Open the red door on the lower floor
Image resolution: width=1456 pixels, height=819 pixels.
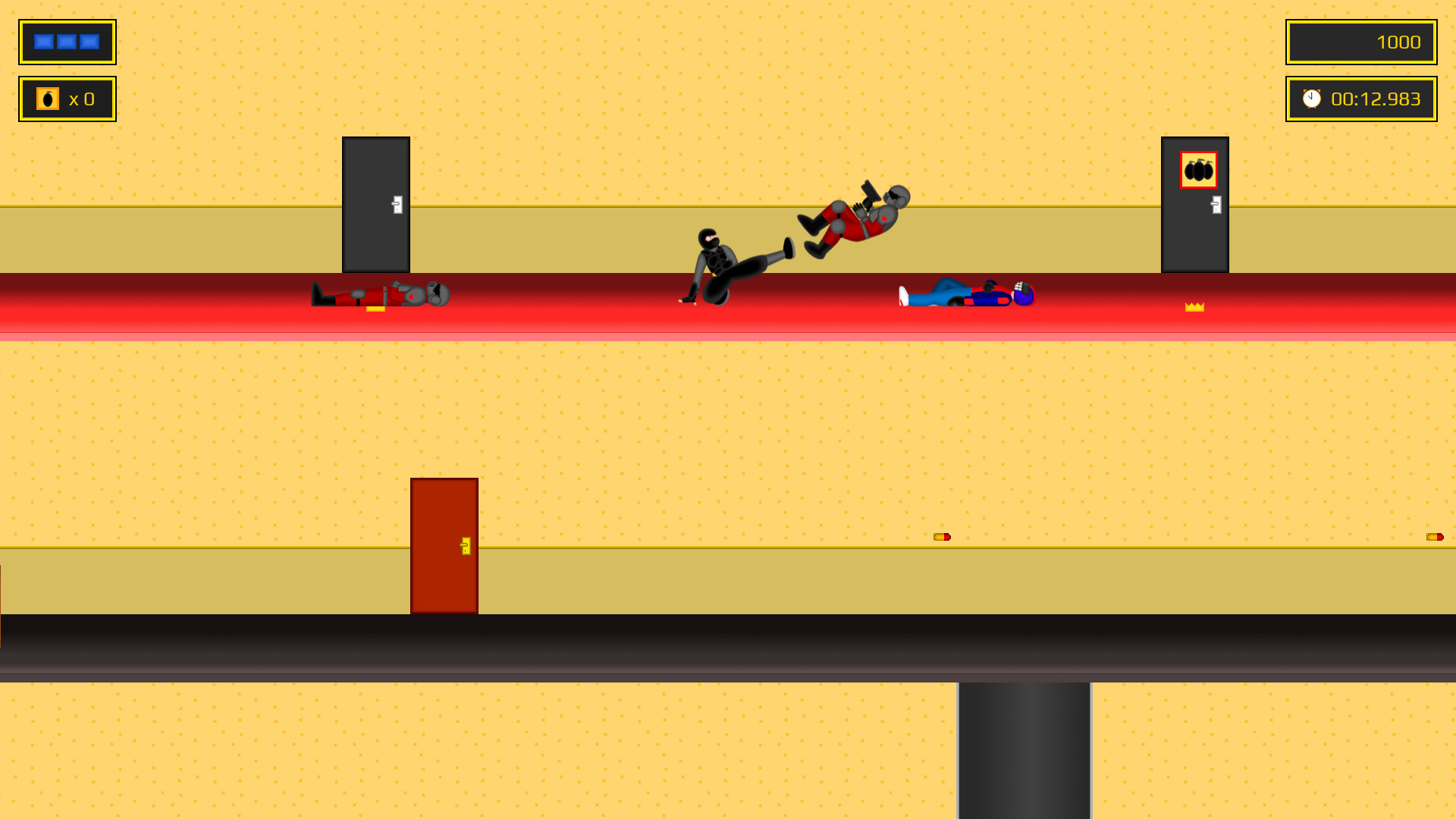coord(444,544)
